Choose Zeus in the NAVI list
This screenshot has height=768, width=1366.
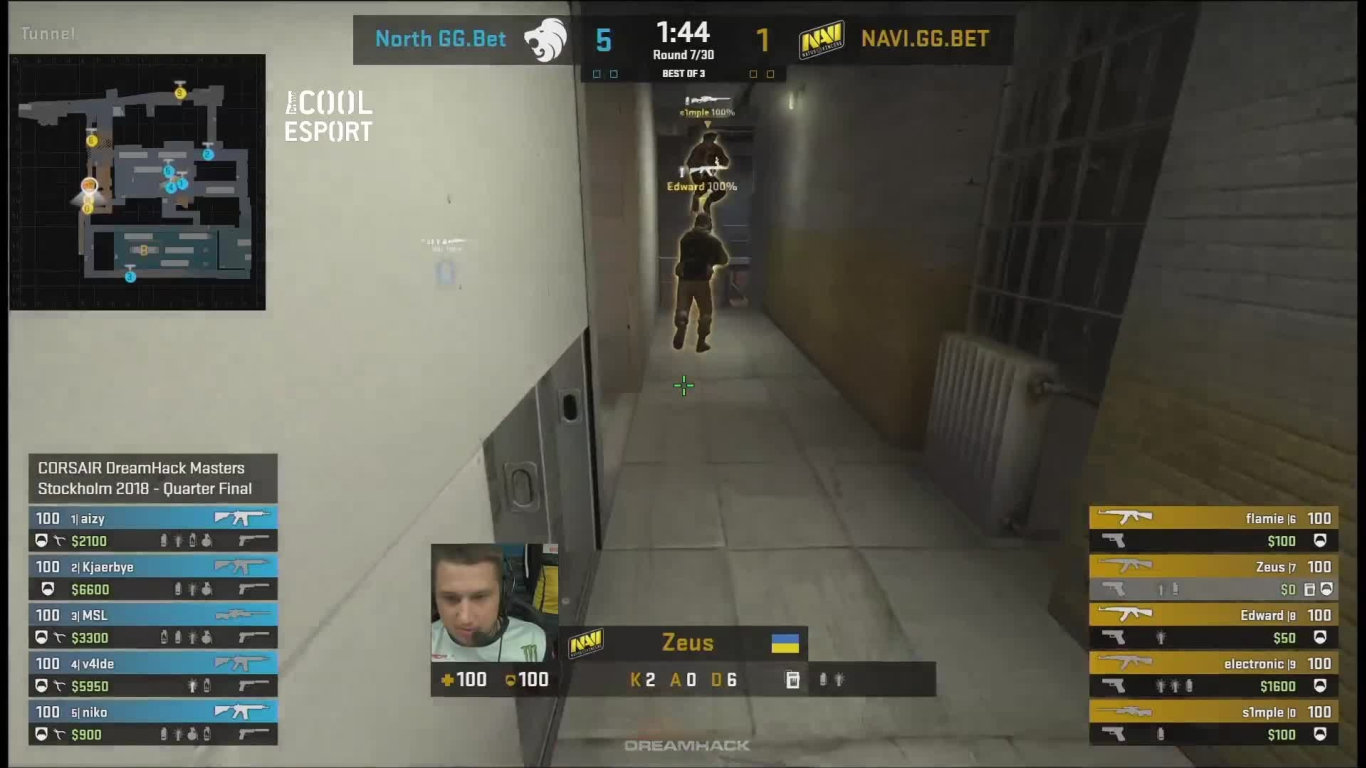coord(1213,578)
